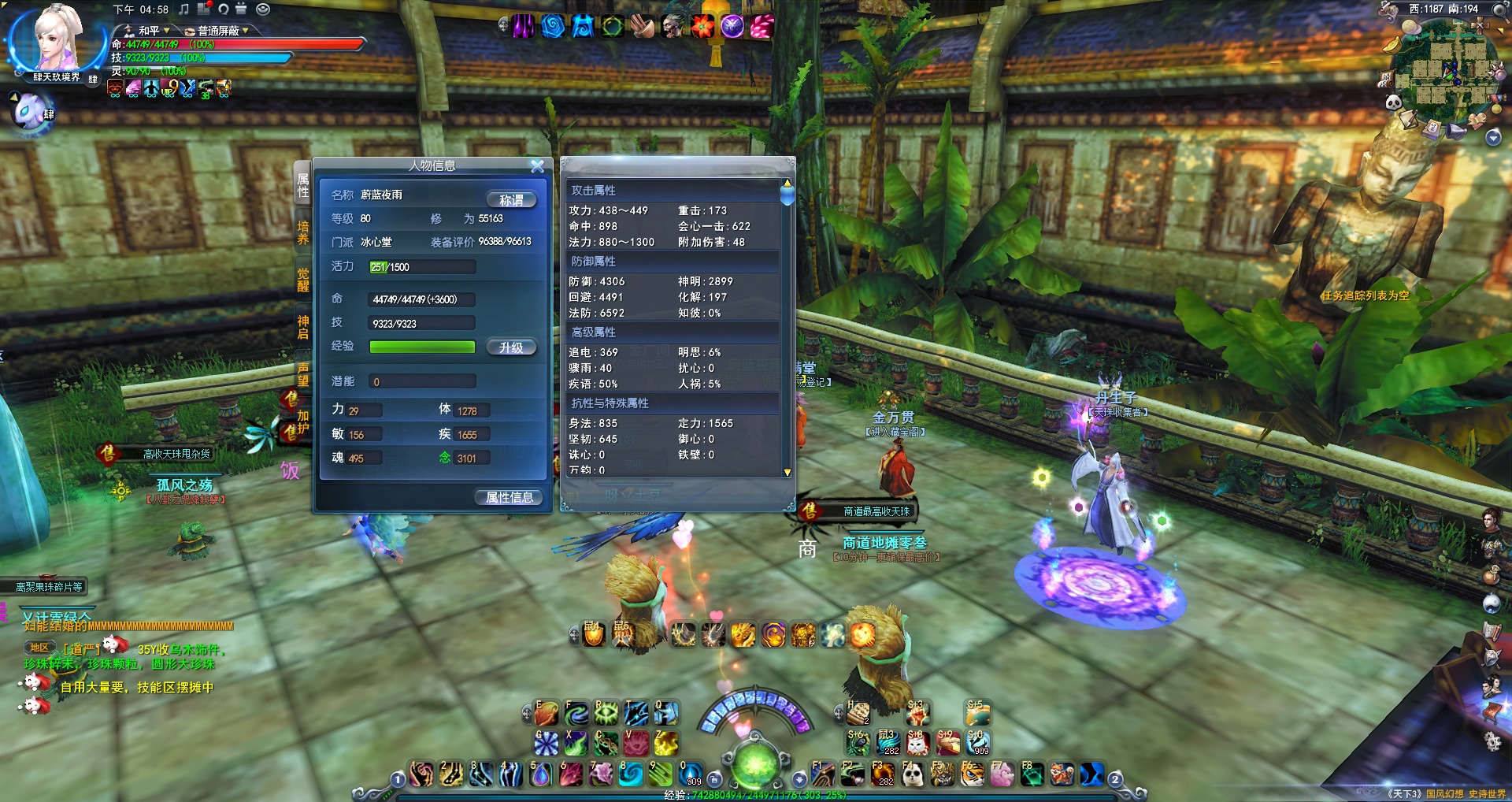Open the 神启 side tab
Viewport: 1512px width, 802px height.
pyautogui.click(x=303, y=327)
